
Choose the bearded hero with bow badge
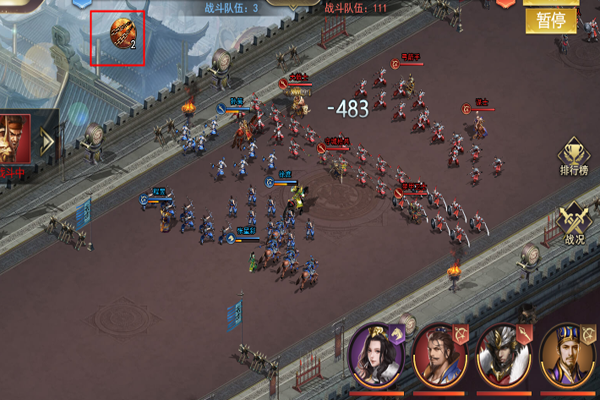pos(438,355)
